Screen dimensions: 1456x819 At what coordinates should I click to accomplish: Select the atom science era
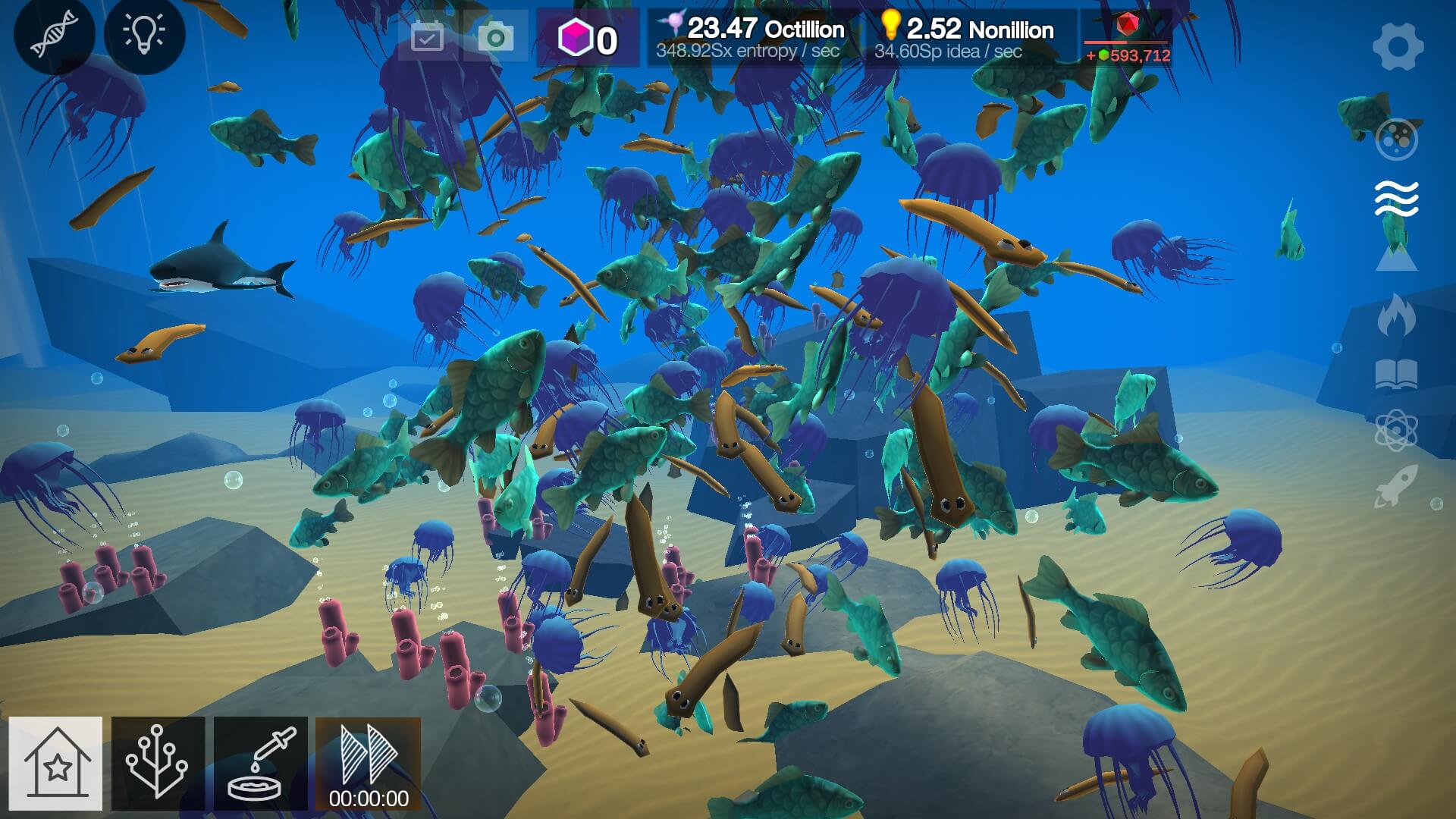(x=1396, y=430)
